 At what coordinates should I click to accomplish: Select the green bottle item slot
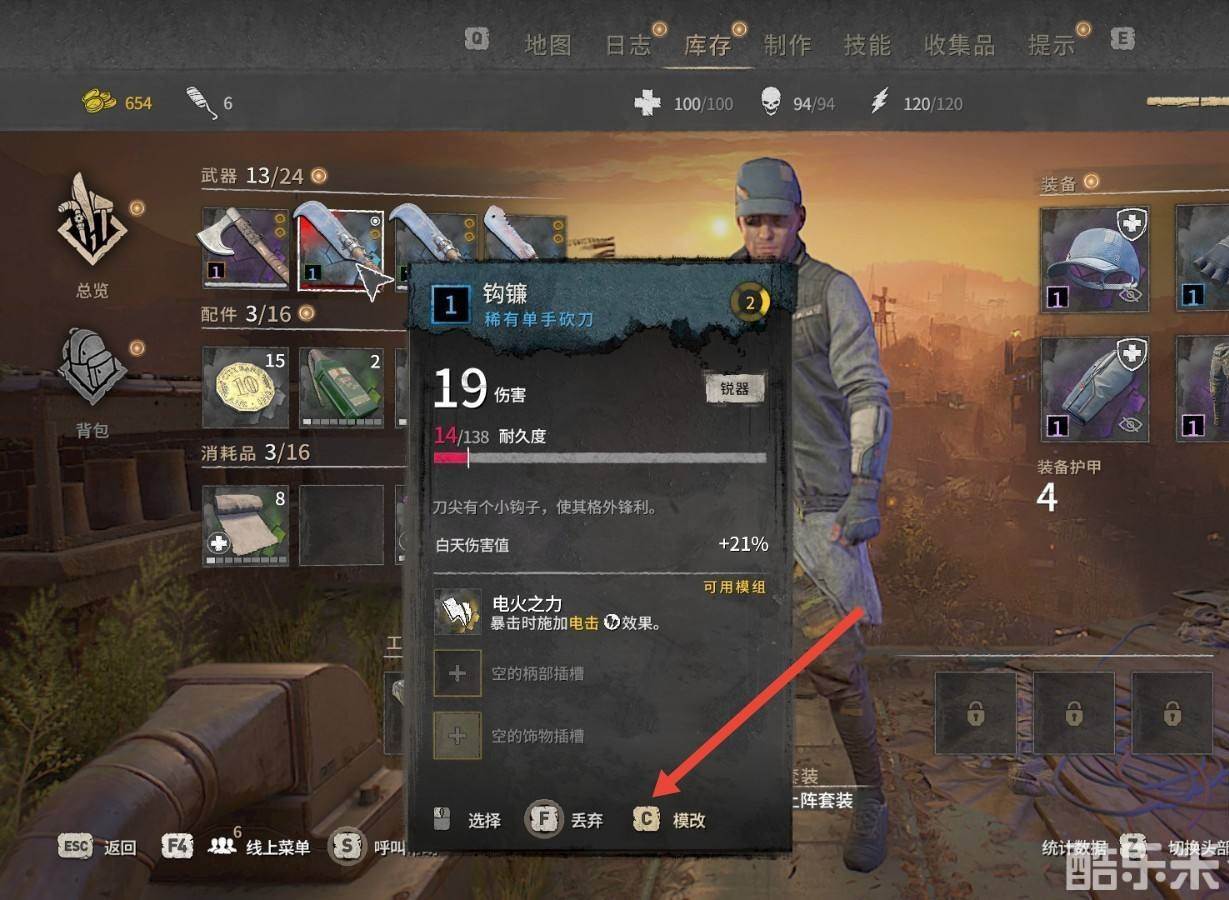click(341, 388)
